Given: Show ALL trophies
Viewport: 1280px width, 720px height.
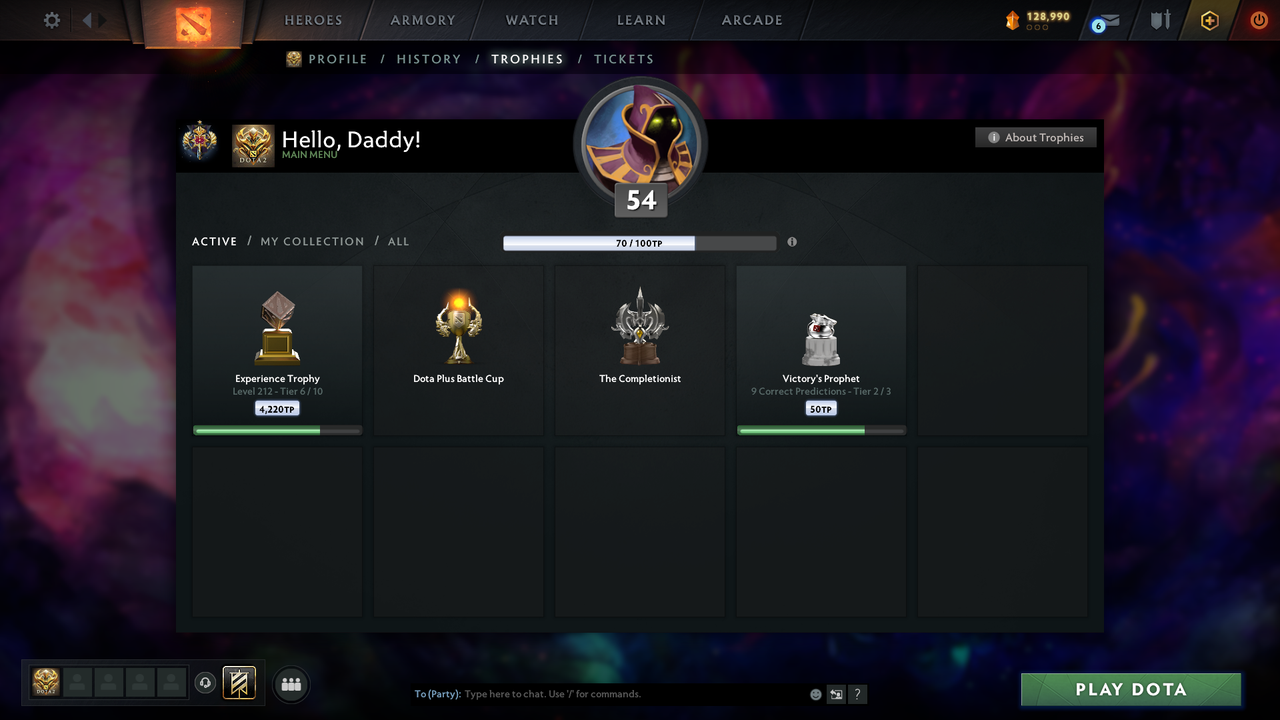Looking at the screenshot, I should (398, 241).
